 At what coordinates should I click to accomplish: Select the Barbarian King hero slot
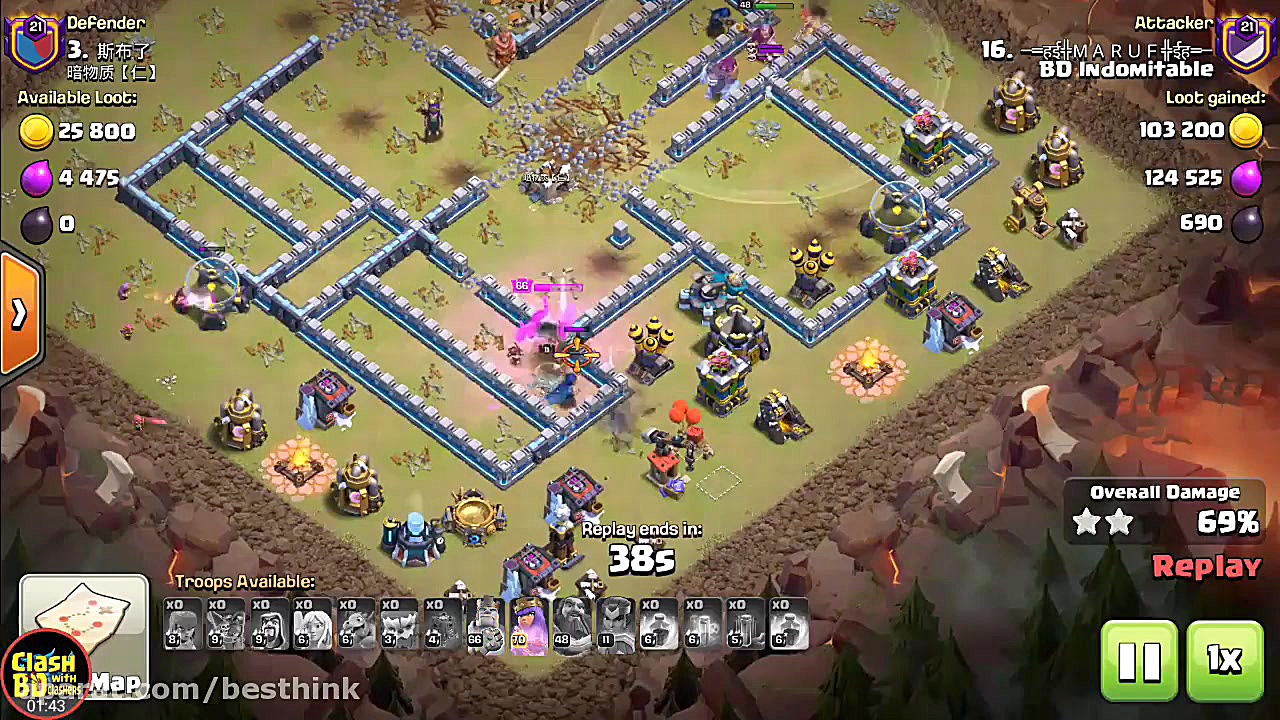click(x=486, y=626)
